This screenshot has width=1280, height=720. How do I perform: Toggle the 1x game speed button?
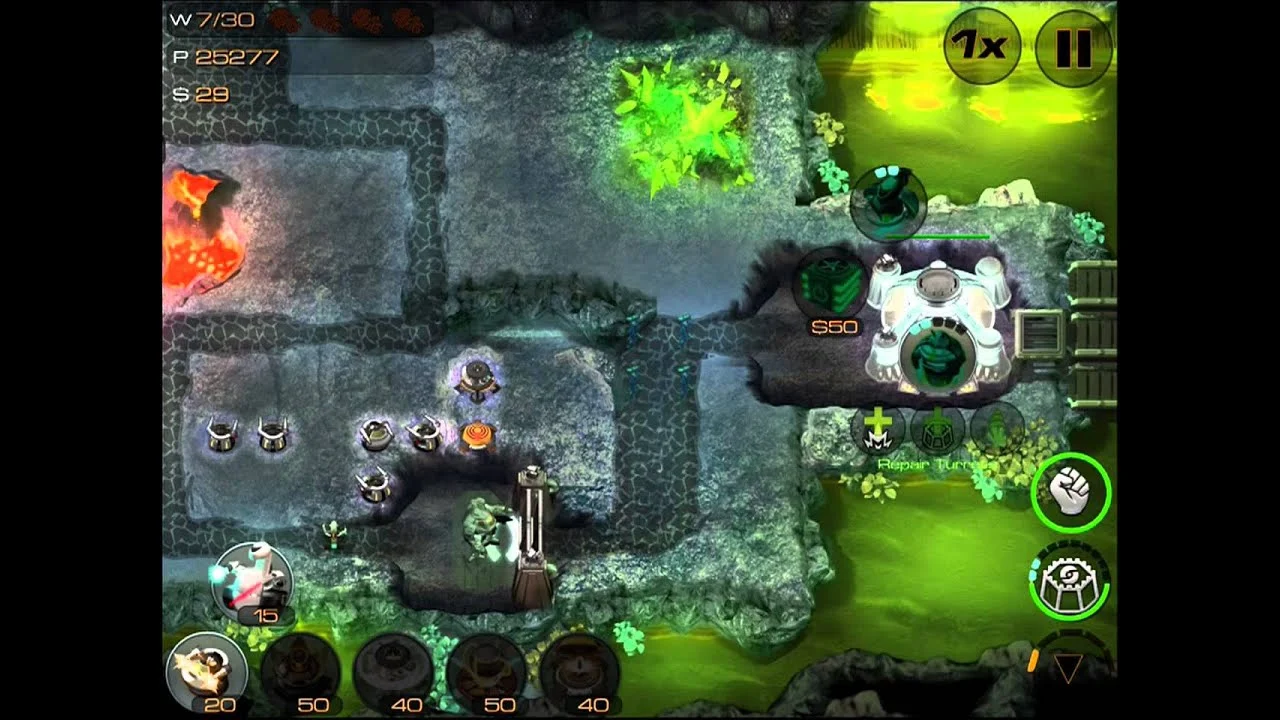pyautogui.click(x=981, y=46)
